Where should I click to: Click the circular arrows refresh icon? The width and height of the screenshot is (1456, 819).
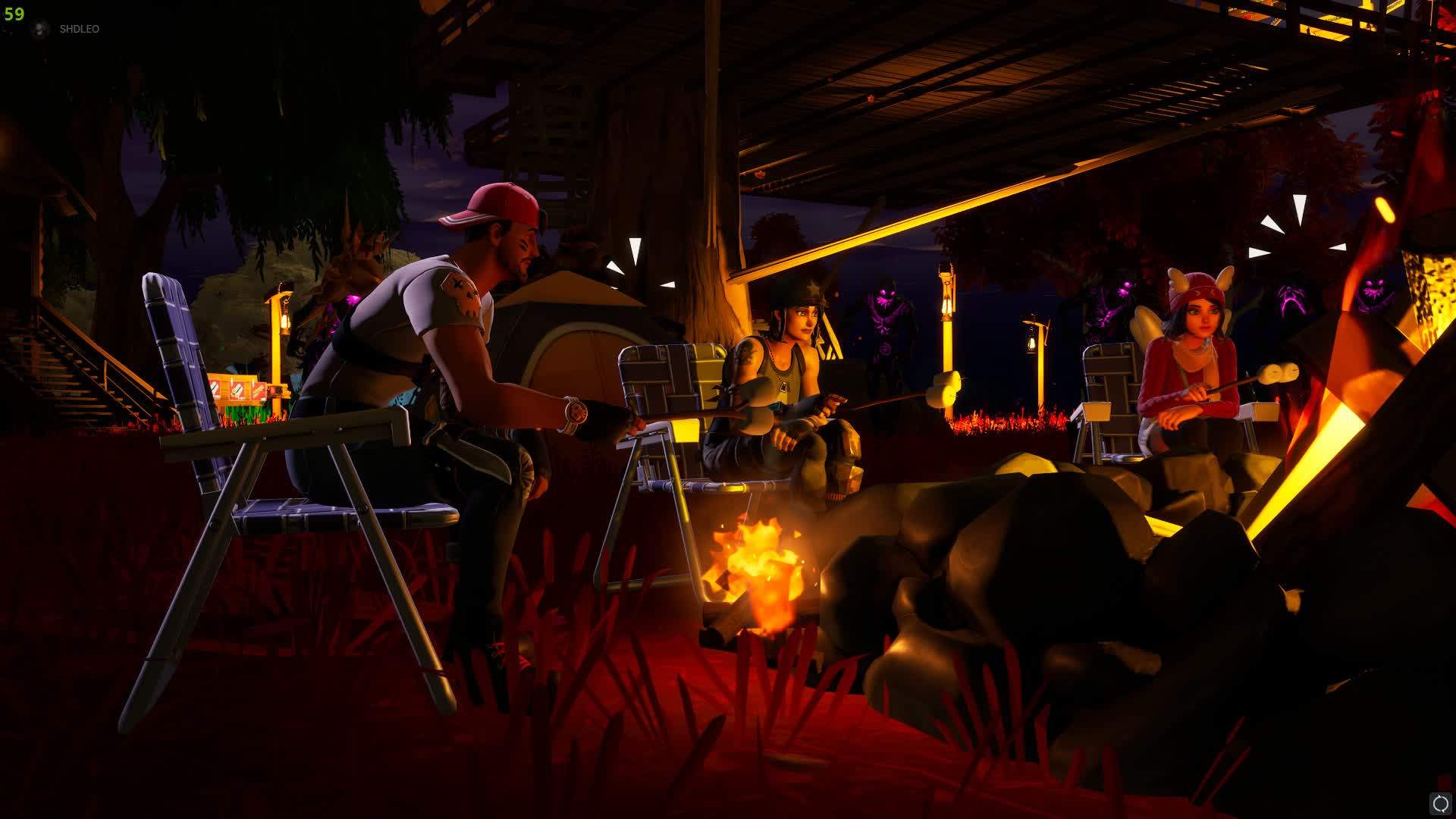[x=1440, y=803]
